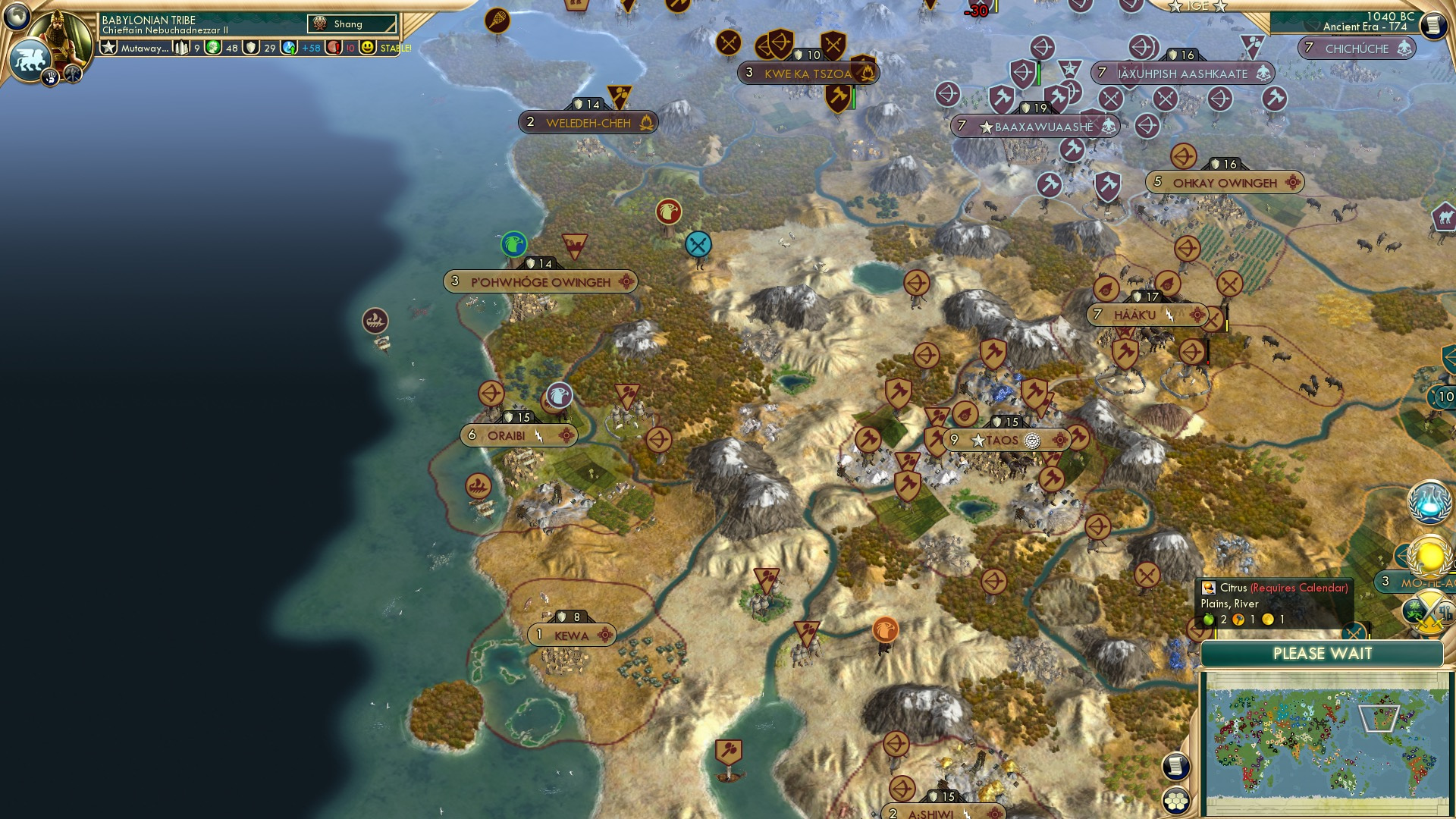Image resolution: width=1456 pixels, height=819 pixels.
Task: Open the notification scroll below the era display
Action: [x=1433, y=24]
